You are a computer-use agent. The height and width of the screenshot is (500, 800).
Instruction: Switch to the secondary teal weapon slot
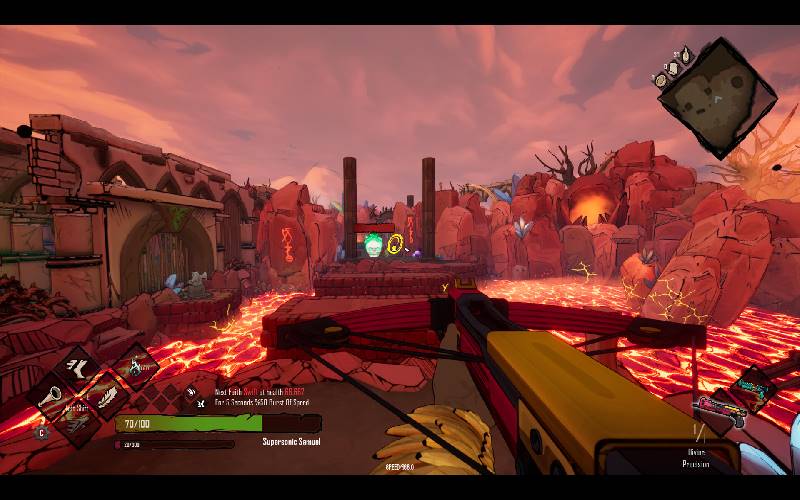point(753,387)
